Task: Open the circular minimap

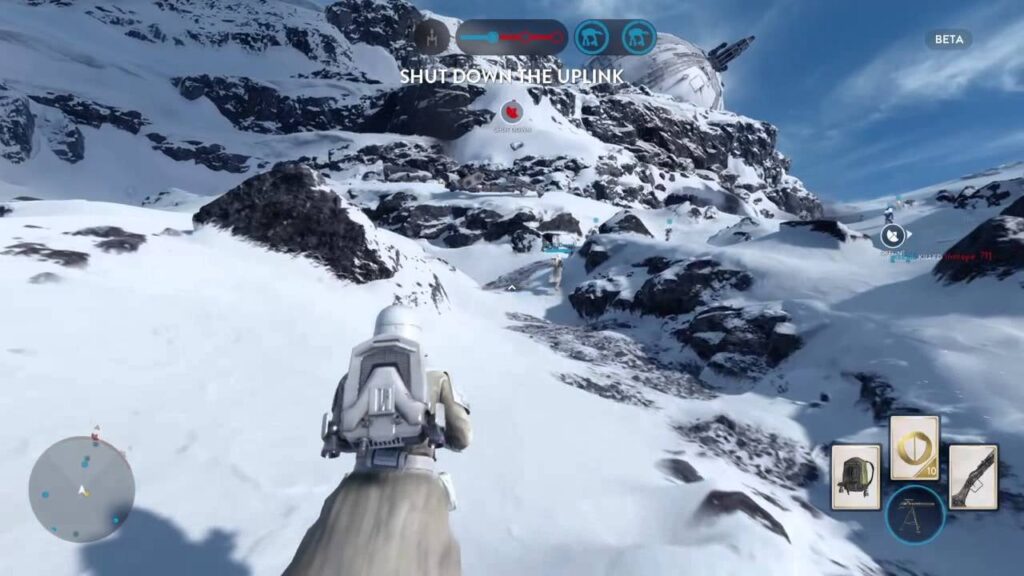Action: 81,489
